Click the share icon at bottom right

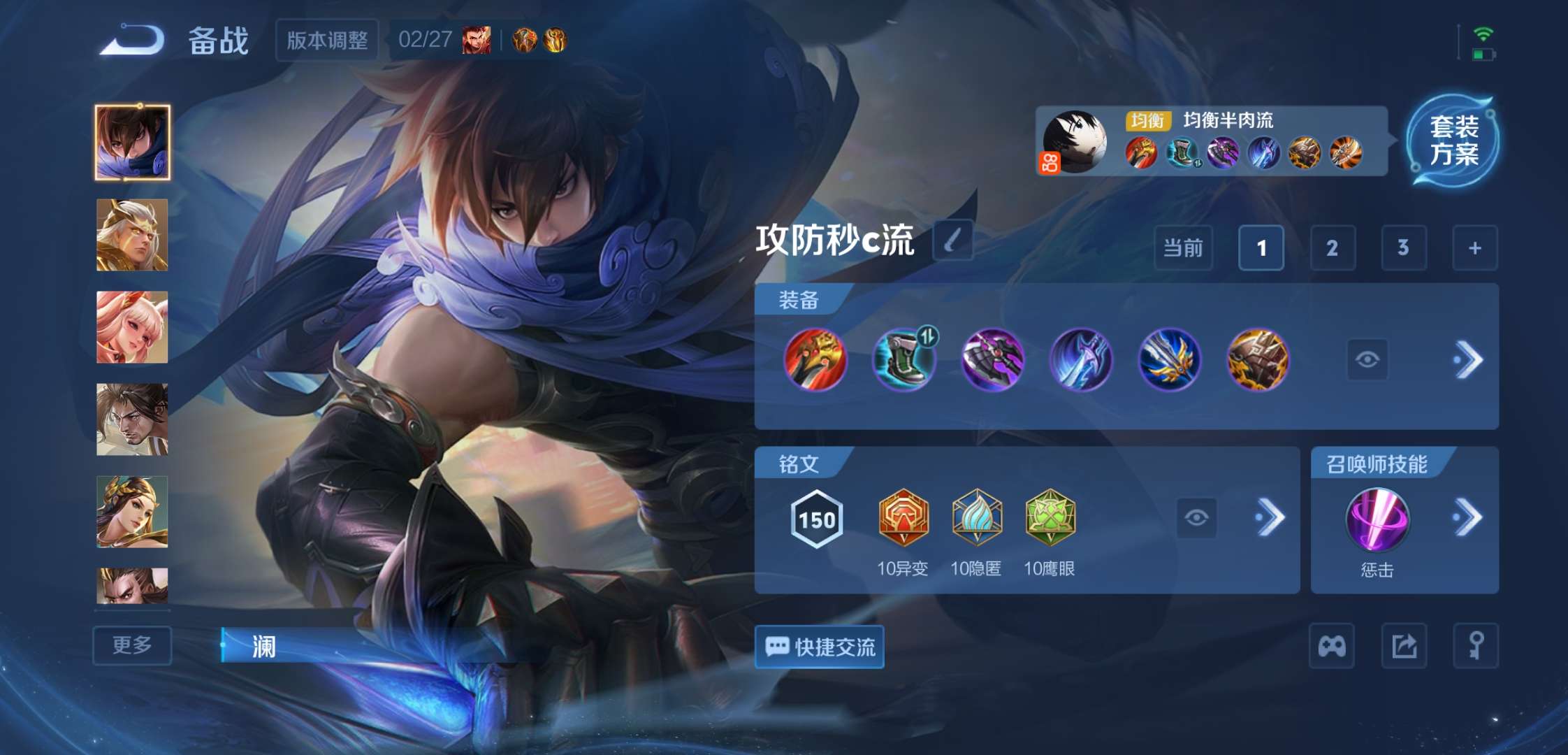1404,647
